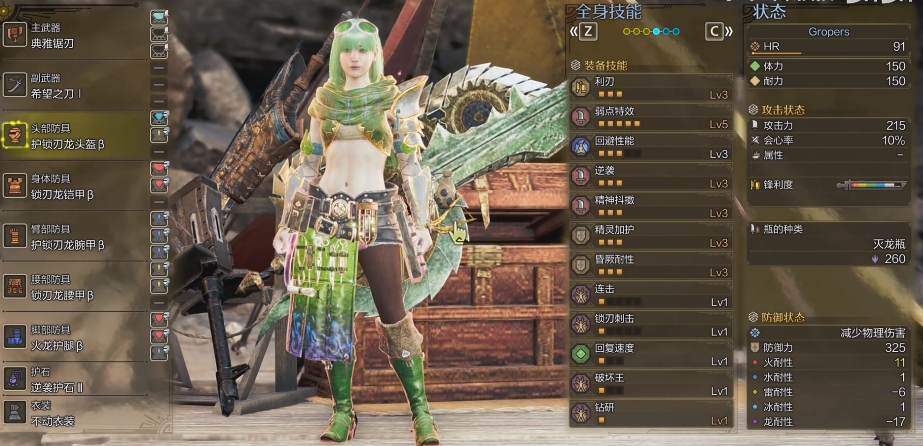
Task: Select the 回避性能 skill entry
Action: click(650, 147)
